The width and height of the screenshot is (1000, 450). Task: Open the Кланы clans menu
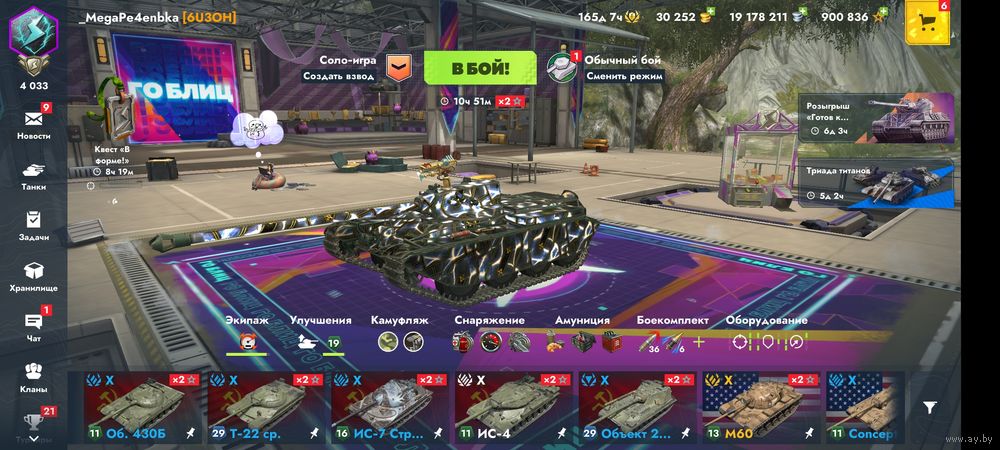click(x=33, y=376)
